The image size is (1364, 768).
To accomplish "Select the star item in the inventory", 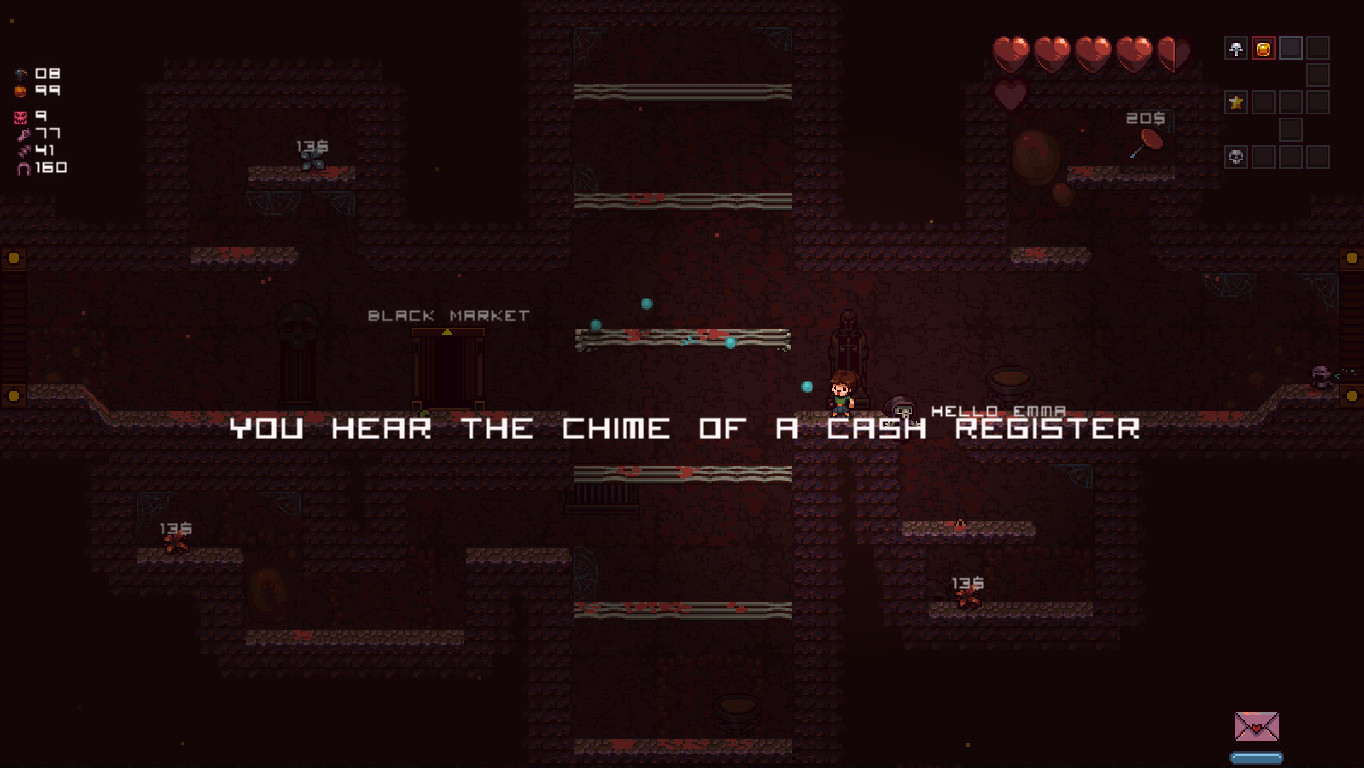I will 1236,102.
